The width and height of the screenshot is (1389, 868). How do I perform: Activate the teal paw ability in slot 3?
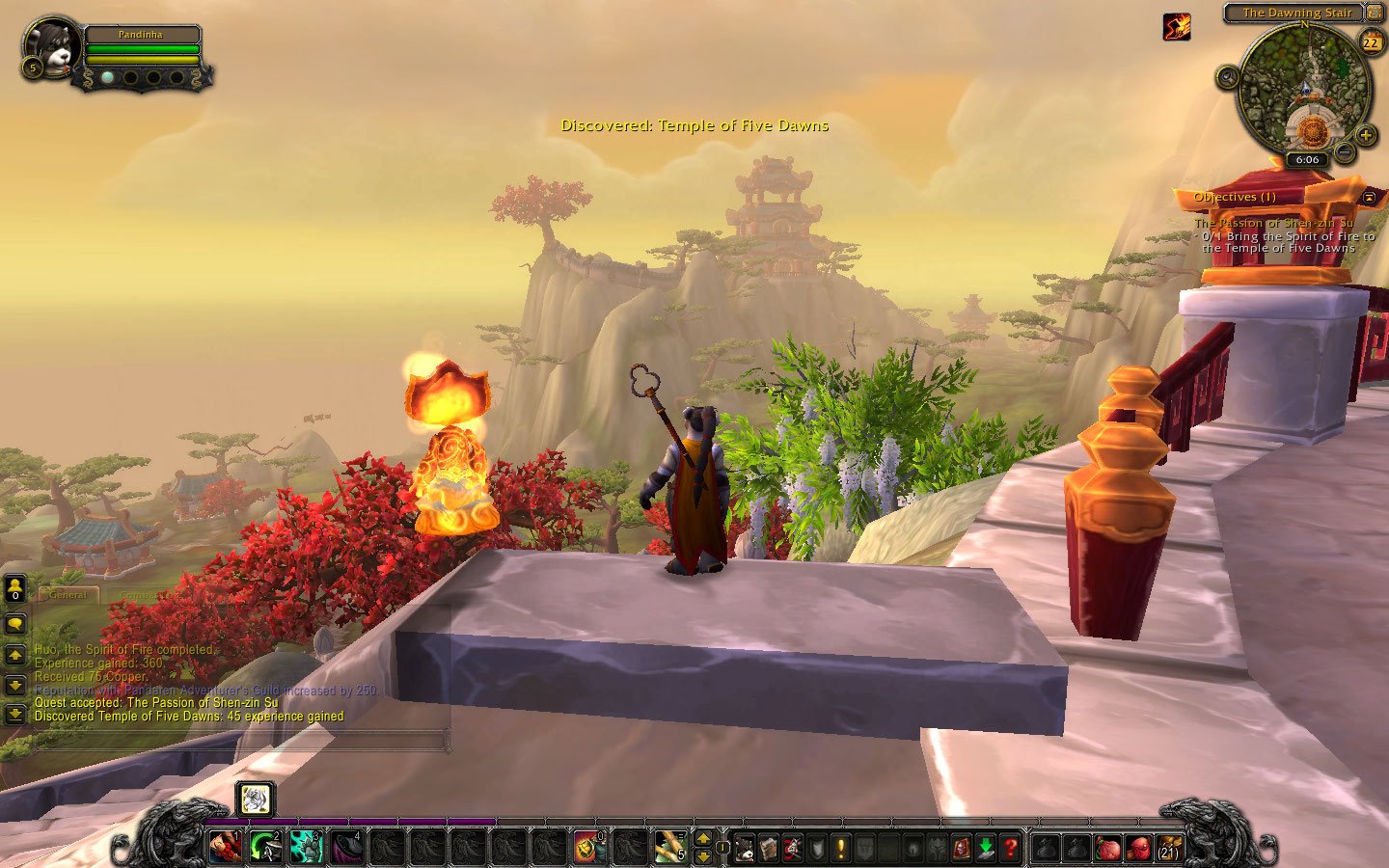pos(307,847)
